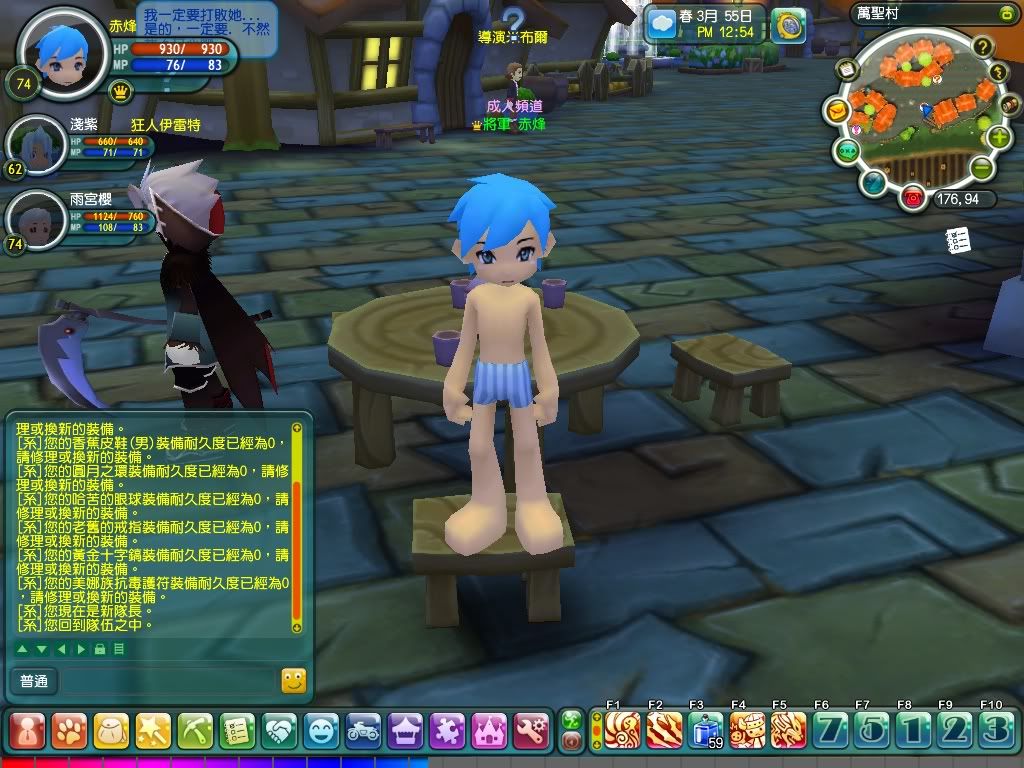1024x768 pixels.
Task: Open the magic wand skills menu
Action: pyautogui.click(x=153, y=731)
